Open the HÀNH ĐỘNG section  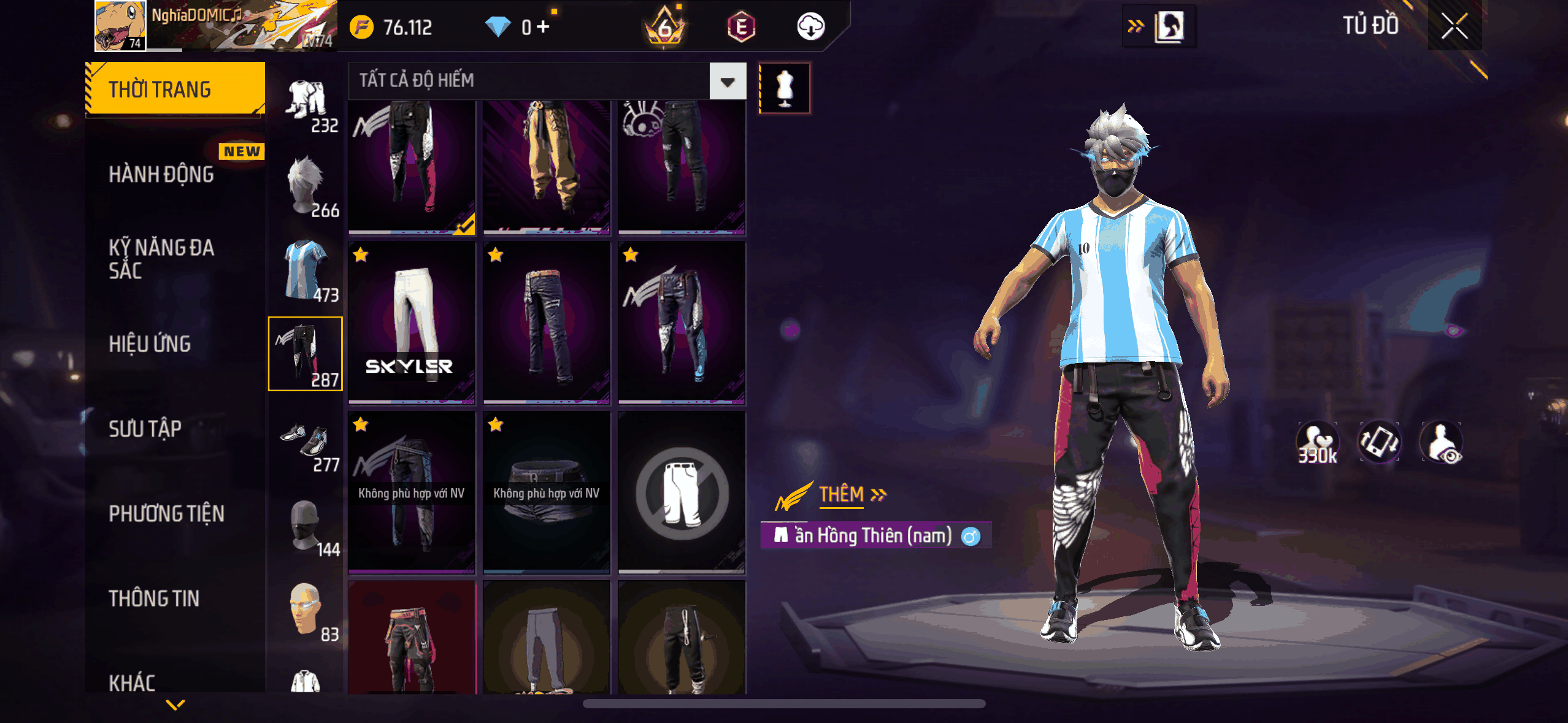(162, 175)
